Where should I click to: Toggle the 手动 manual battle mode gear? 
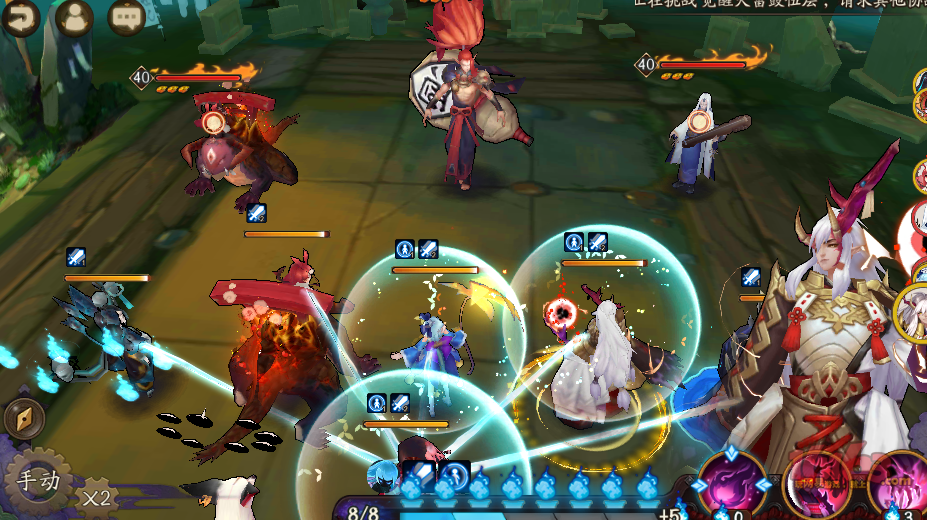[x=40, y=481]
